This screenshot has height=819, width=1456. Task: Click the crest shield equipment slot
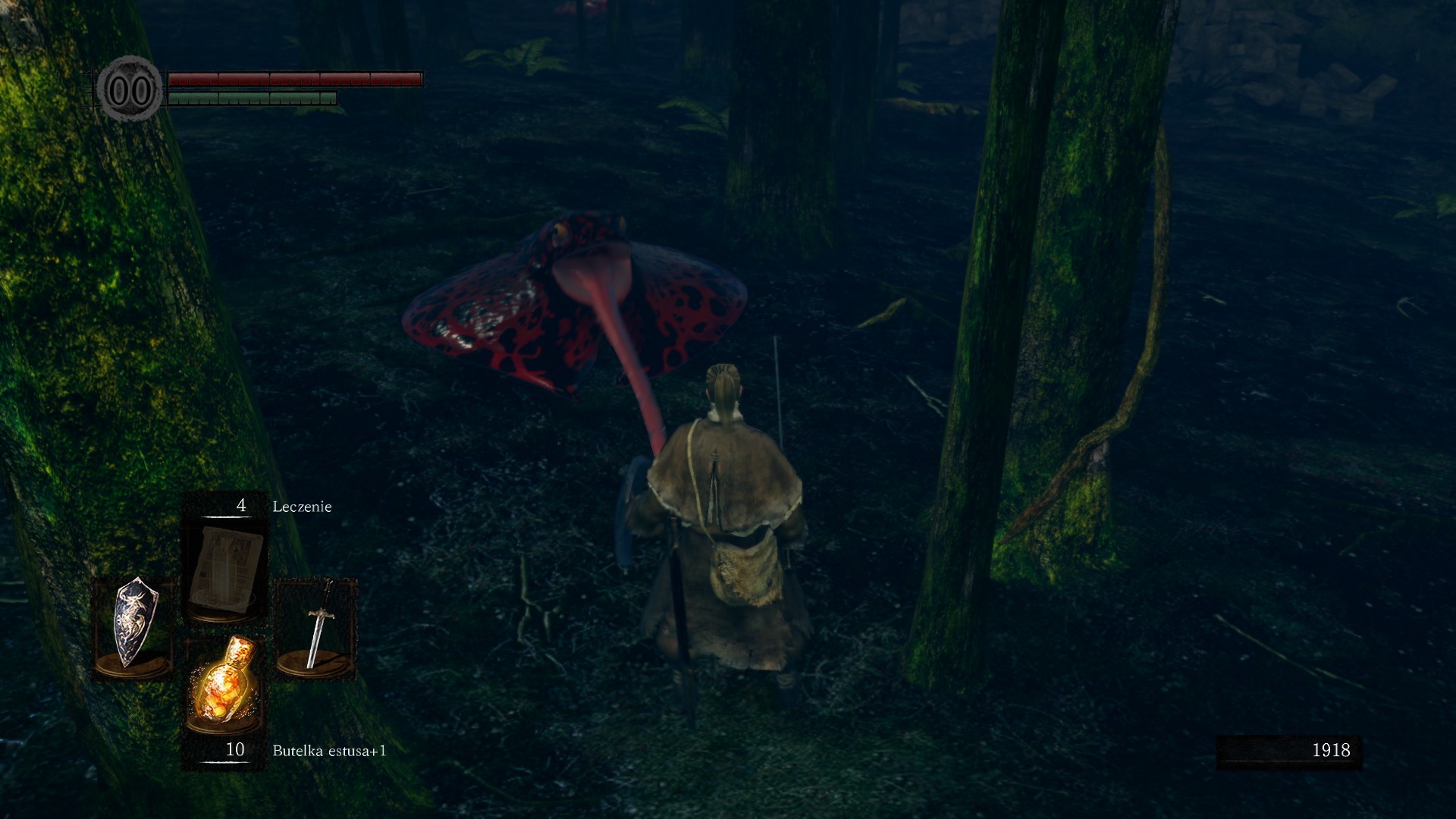pos(135,626)
